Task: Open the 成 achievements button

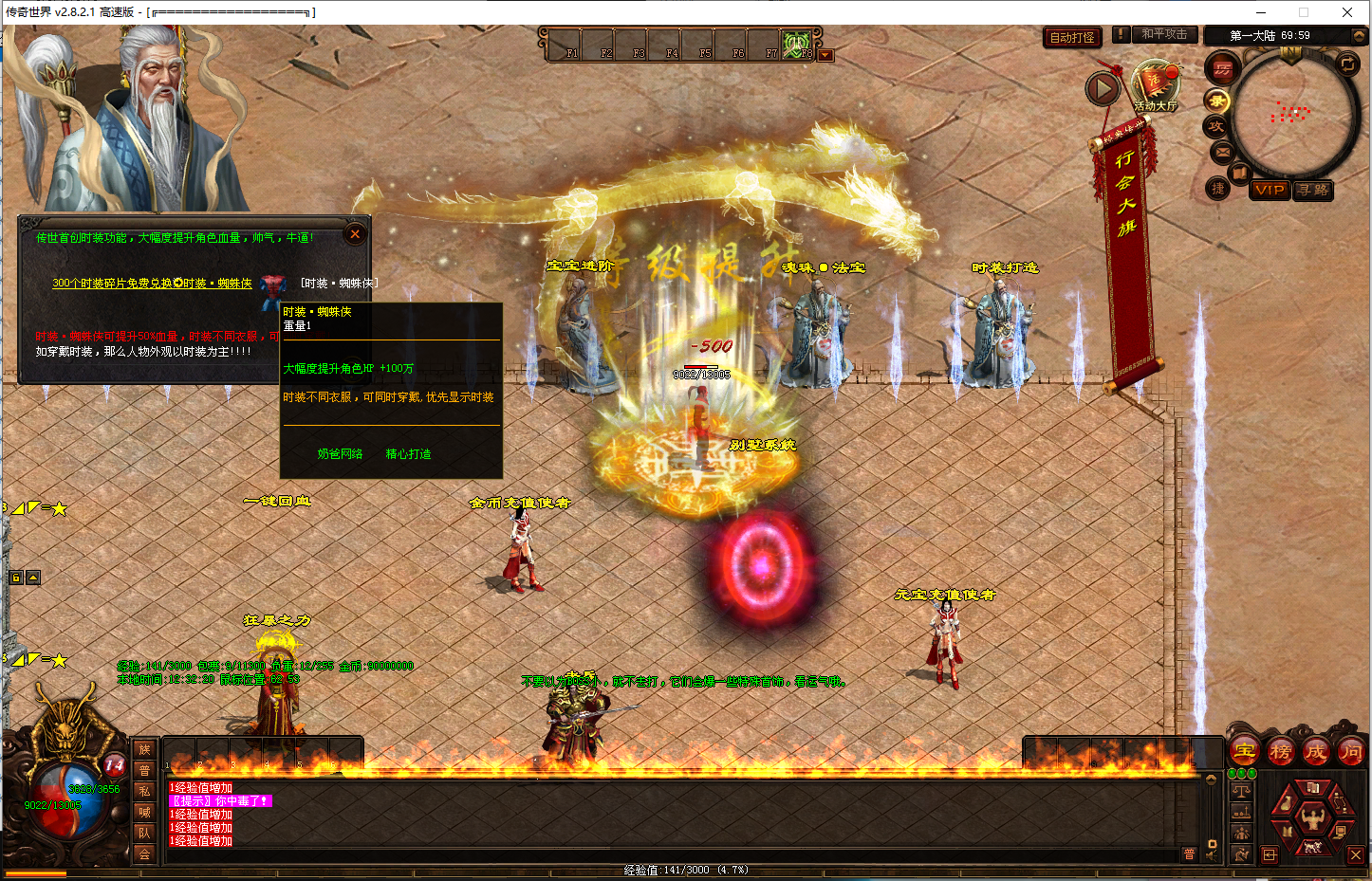Action: point(1315,752)
